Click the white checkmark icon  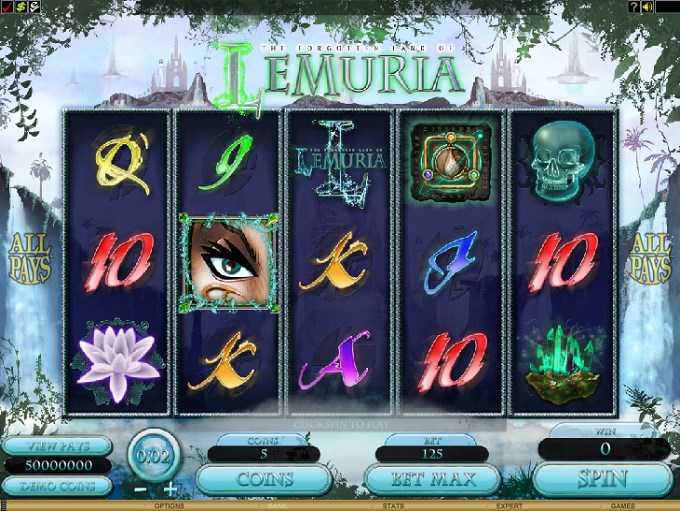(32, 7)
